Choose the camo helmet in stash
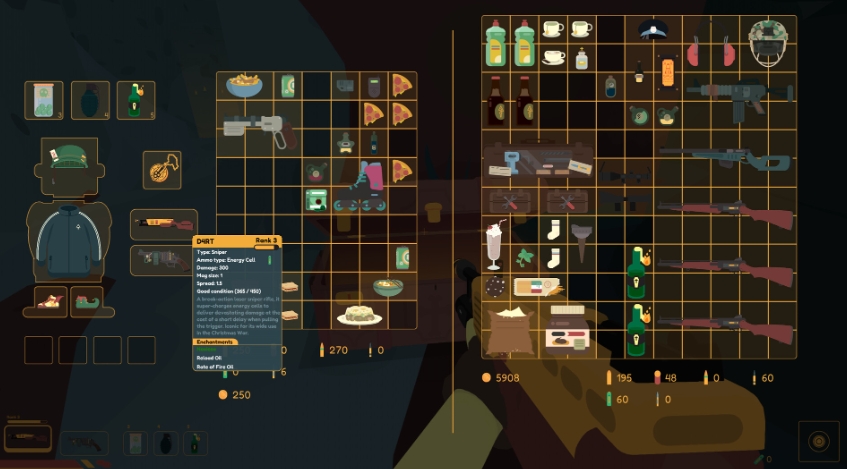This screenshot has width=847, height=469. 770,42
